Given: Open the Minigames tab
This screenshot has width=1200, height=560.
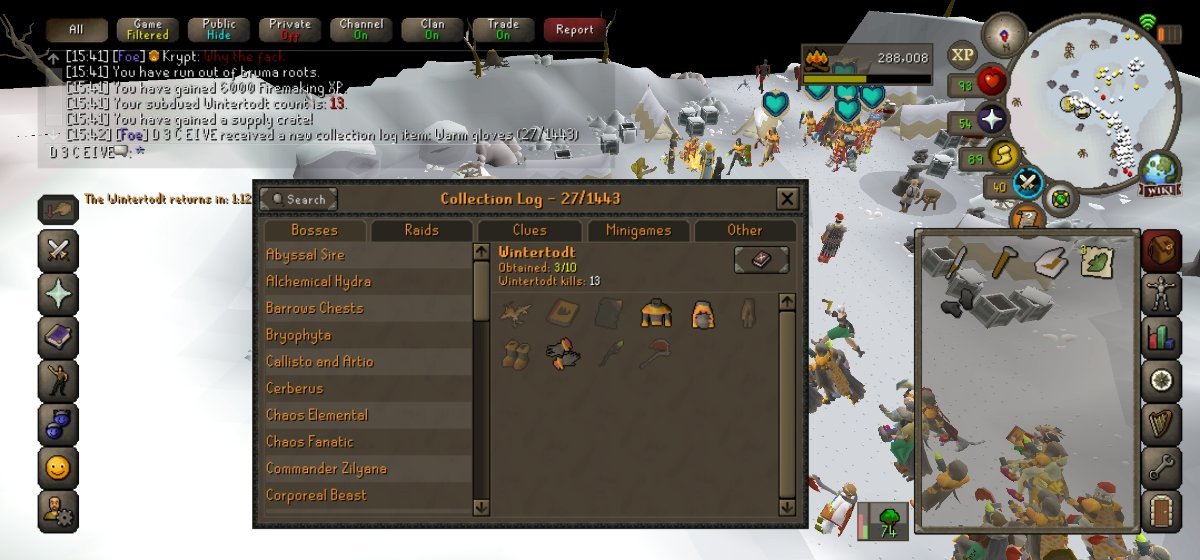Looking at the screenshot, I should [x=637, y=231].
